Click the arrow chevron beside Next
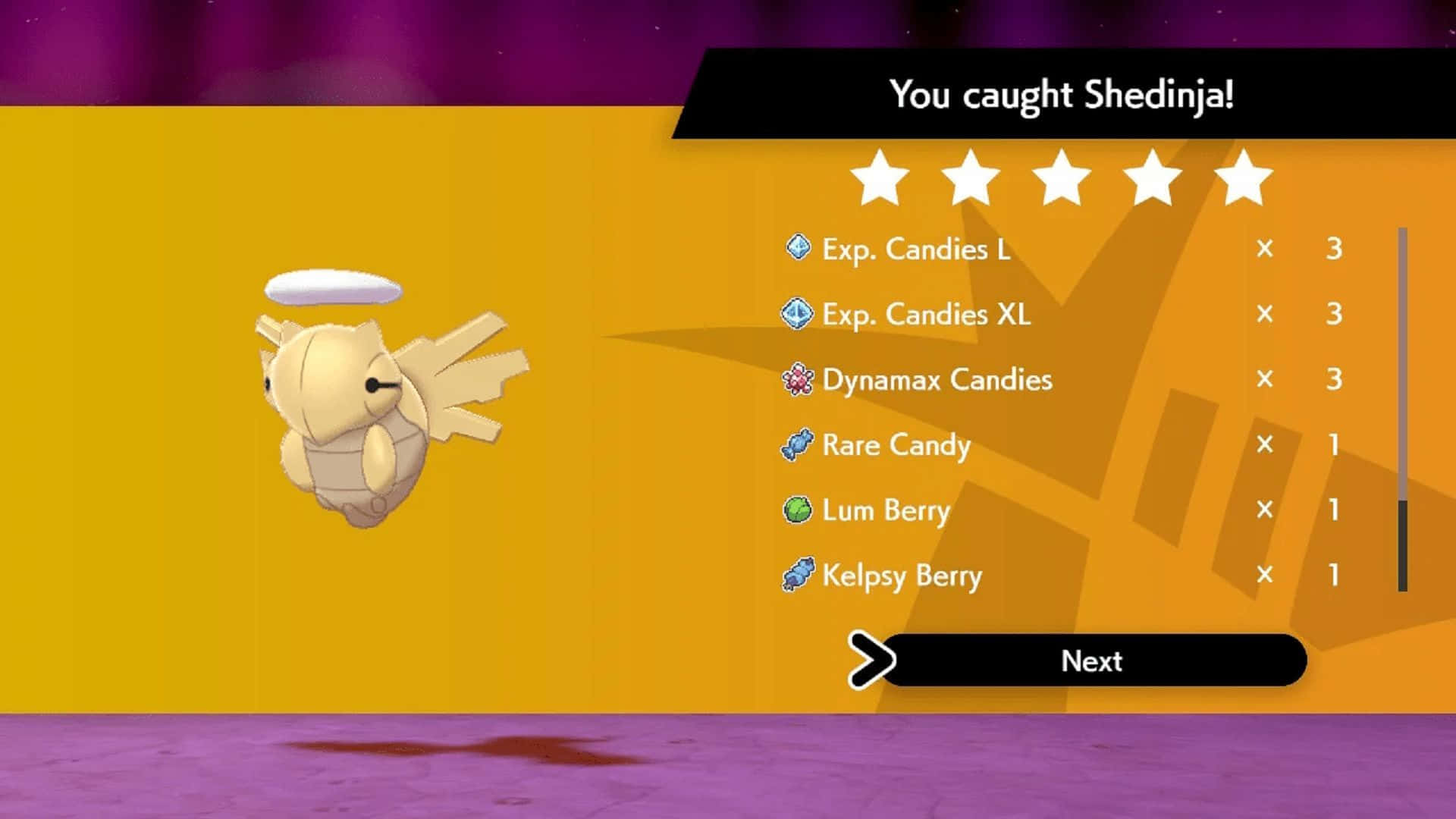1456x819 pixels. [872, 660]
